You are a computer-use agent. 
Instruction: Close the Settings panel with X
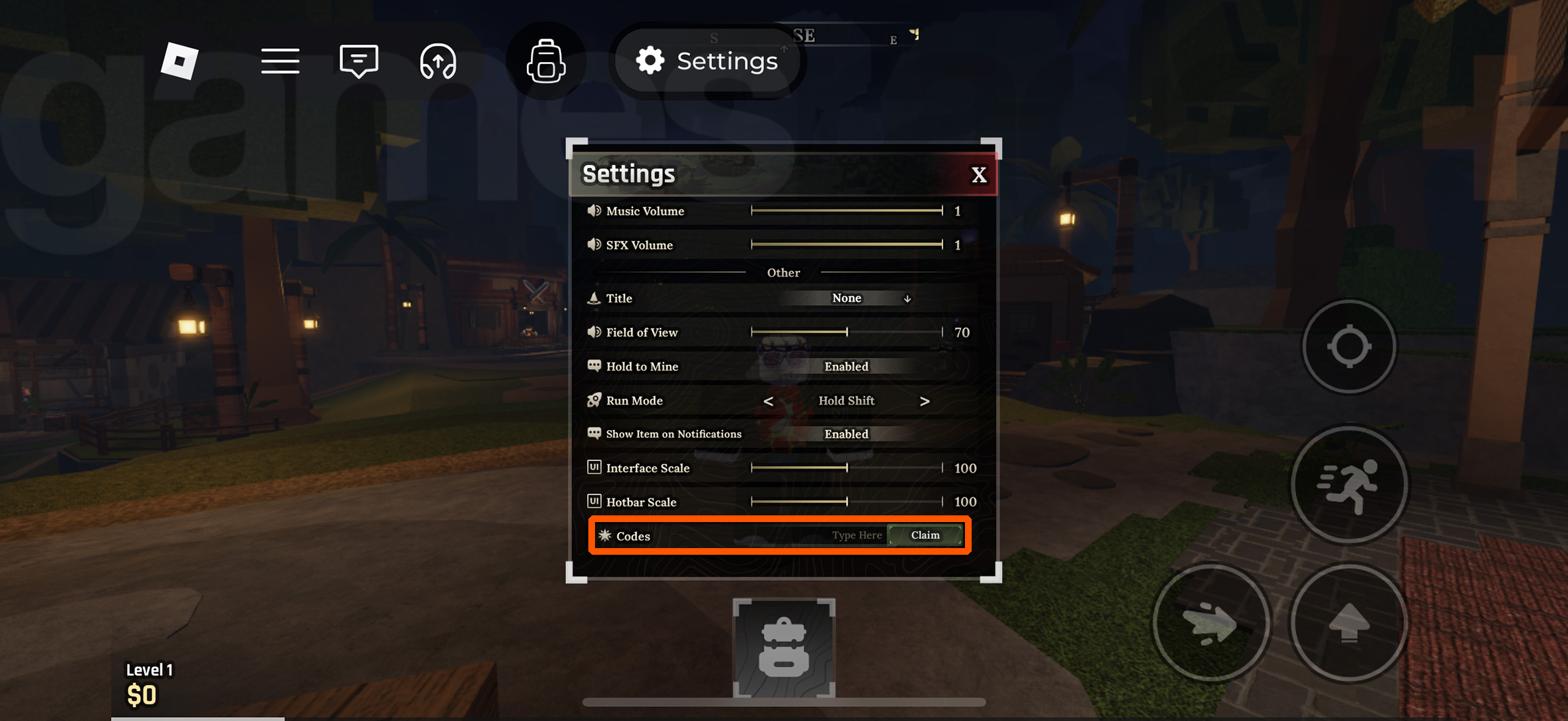(979, 174)
